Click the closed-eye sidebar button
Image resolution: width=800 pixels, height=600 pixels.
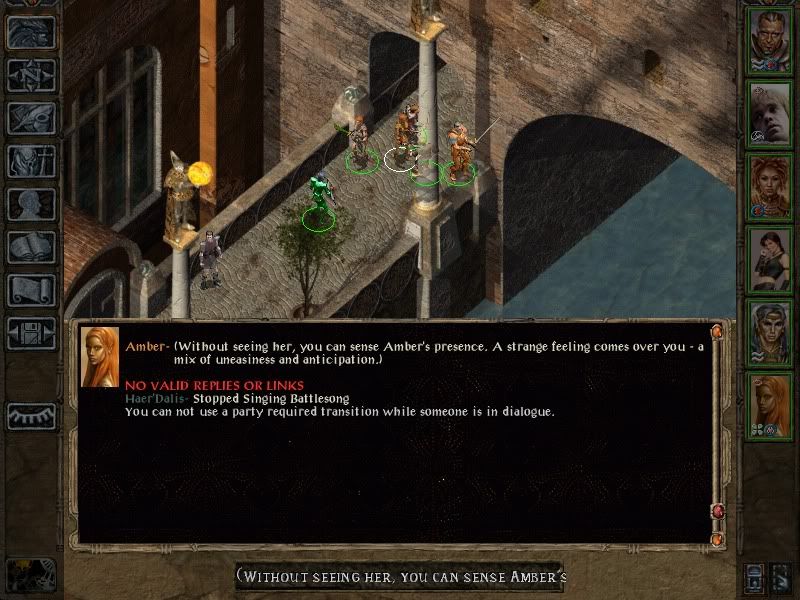pyautogui.click(x=31, y=415)
